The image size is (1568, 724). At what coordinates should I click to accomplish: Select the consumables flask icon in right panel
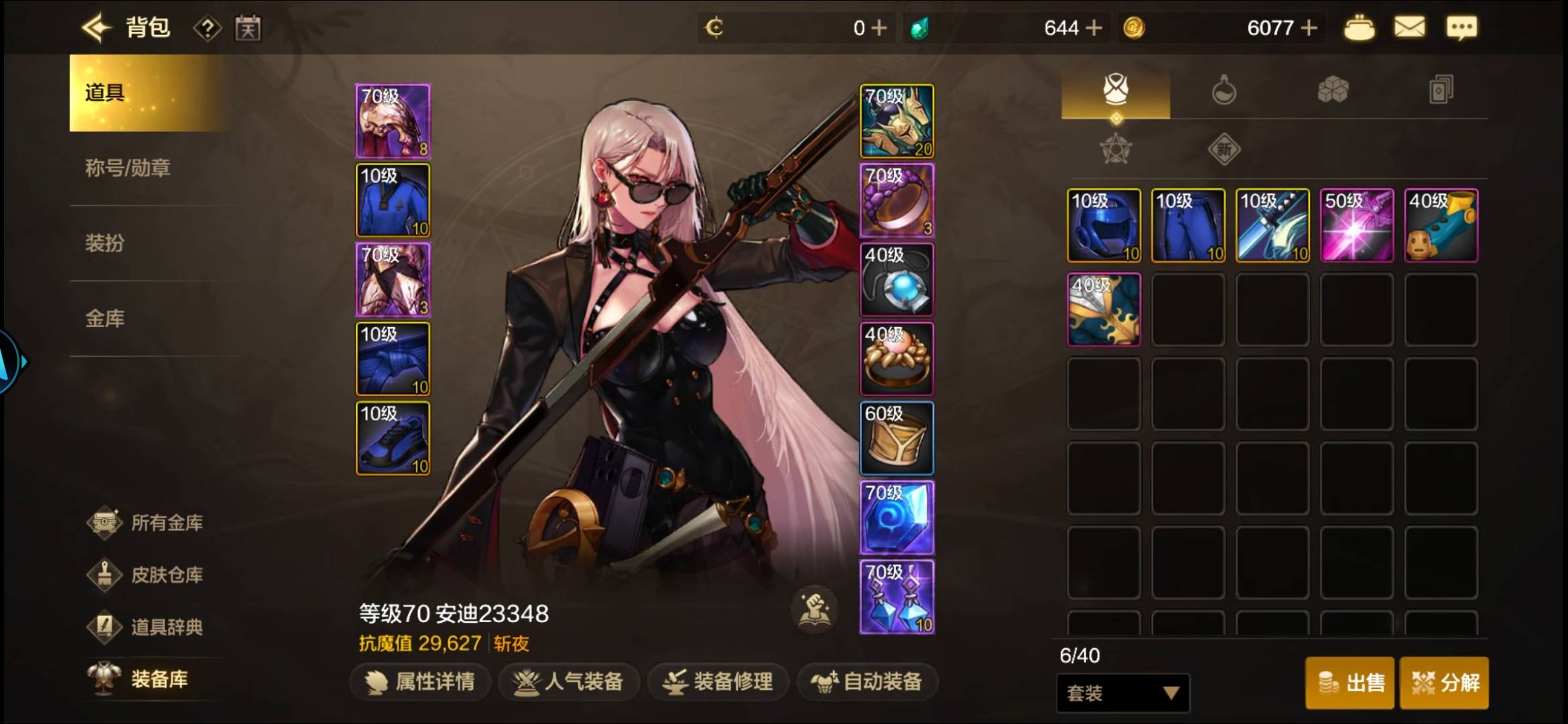pyautogui.click(x=1224, y=89)
